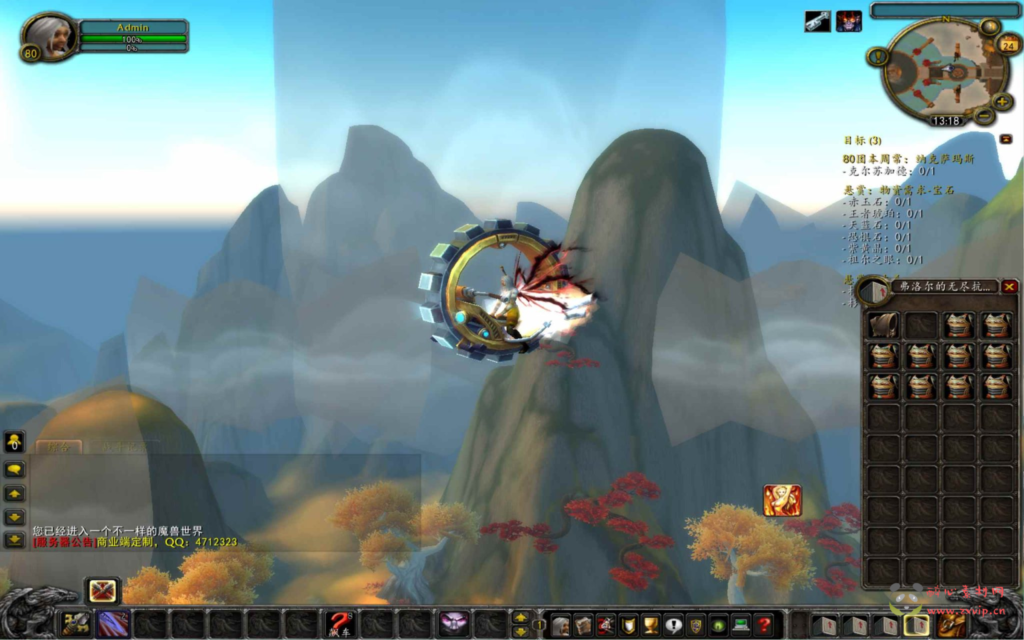Click the exclamation mark tracking button by minimap
This screenshot has width=1024, height=640.
(878, 57)
